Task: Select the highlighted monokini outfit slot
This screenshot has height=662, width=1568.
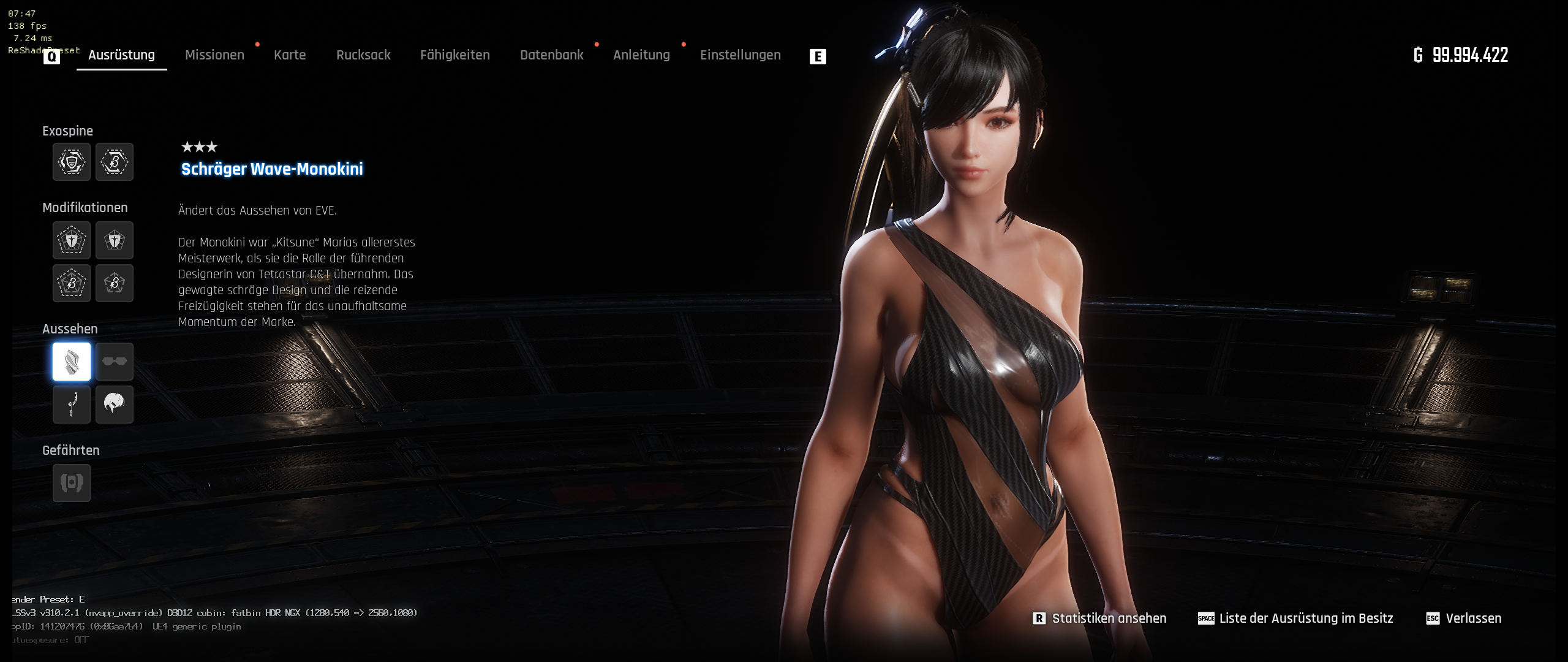Action: 72,362
